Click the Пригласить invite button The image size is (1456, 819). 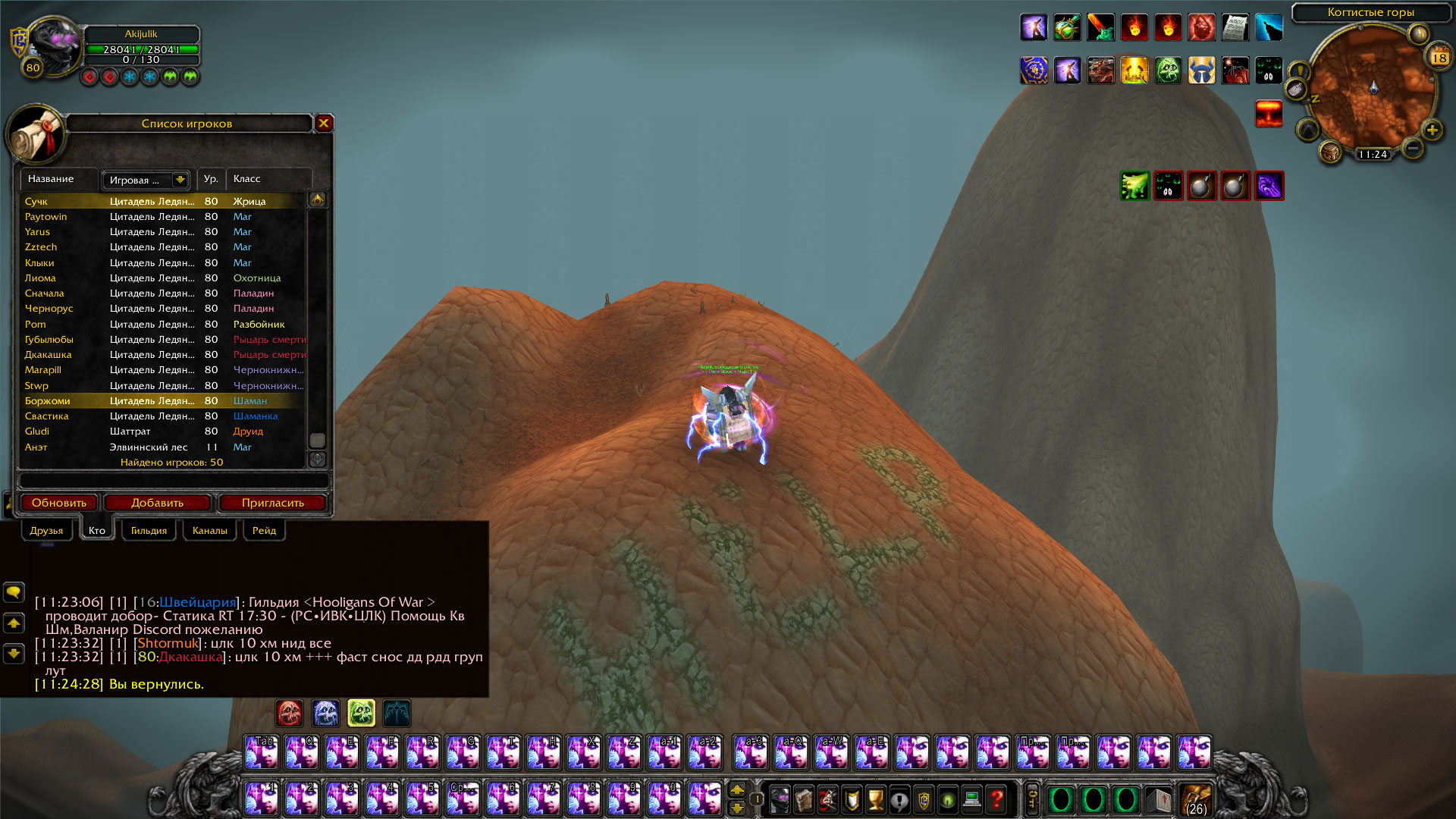pos(272,503)
